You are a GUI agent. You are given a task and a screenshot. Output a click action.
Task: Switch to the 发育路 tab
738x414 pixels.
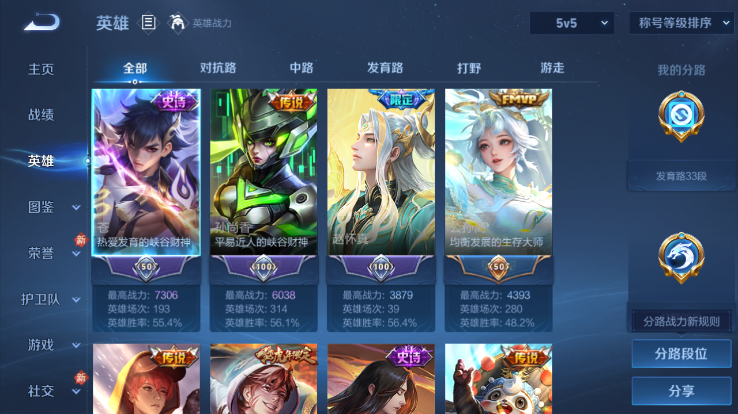[x=385, y=68]
